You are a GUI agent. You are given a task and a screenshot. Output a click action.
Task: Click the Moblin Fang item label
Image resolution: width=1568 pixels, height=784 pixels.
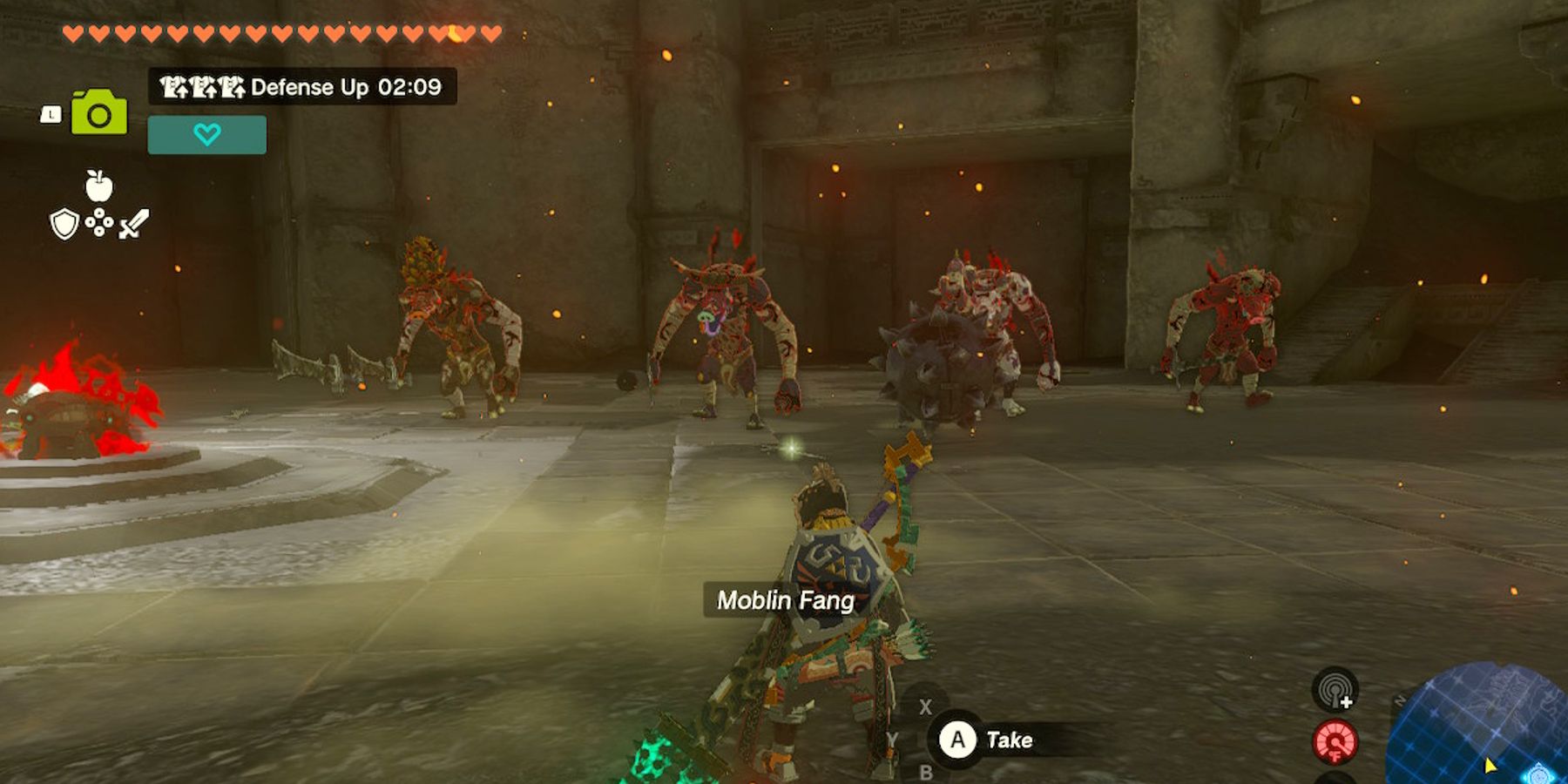click(787, 599)
